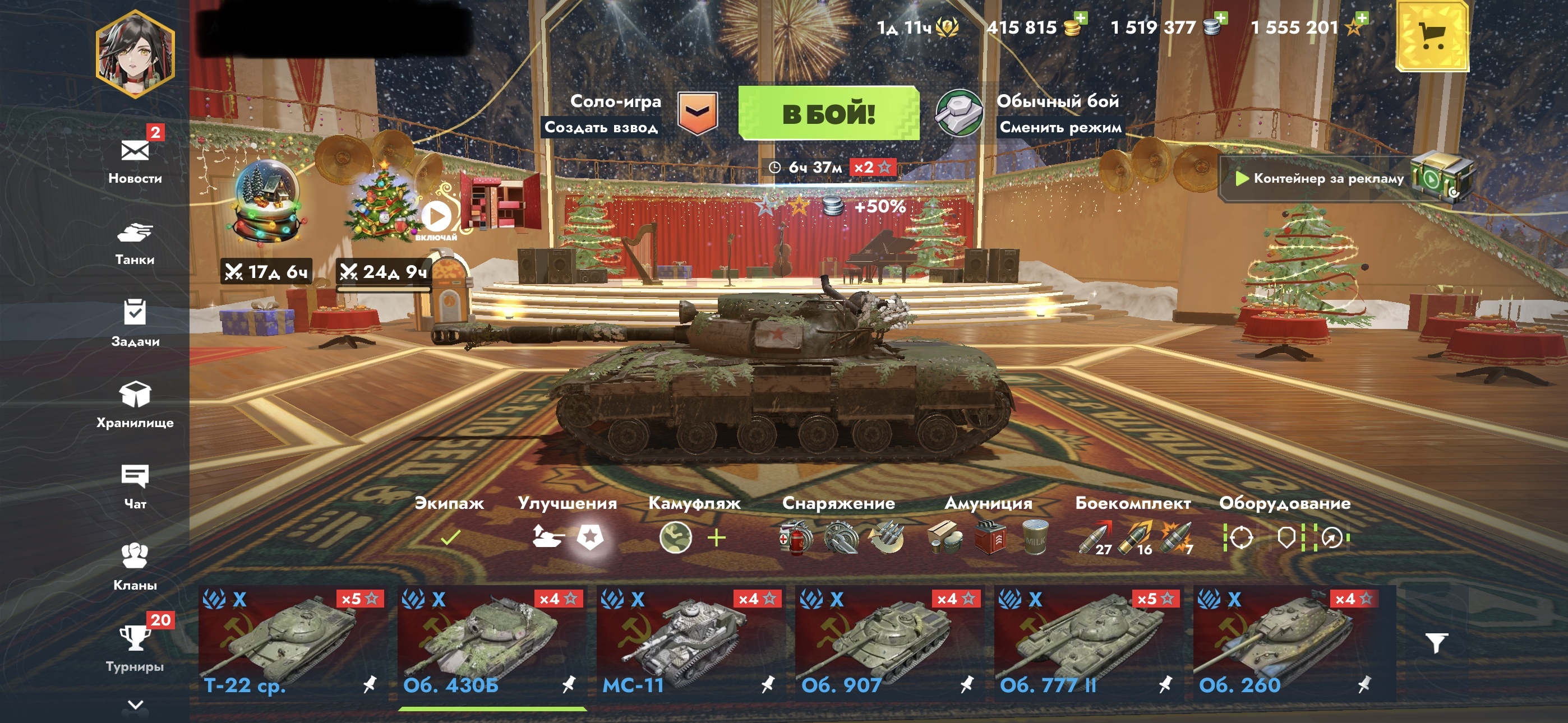
Task: Open the shop cart button
Action: tap(1431, 36)
